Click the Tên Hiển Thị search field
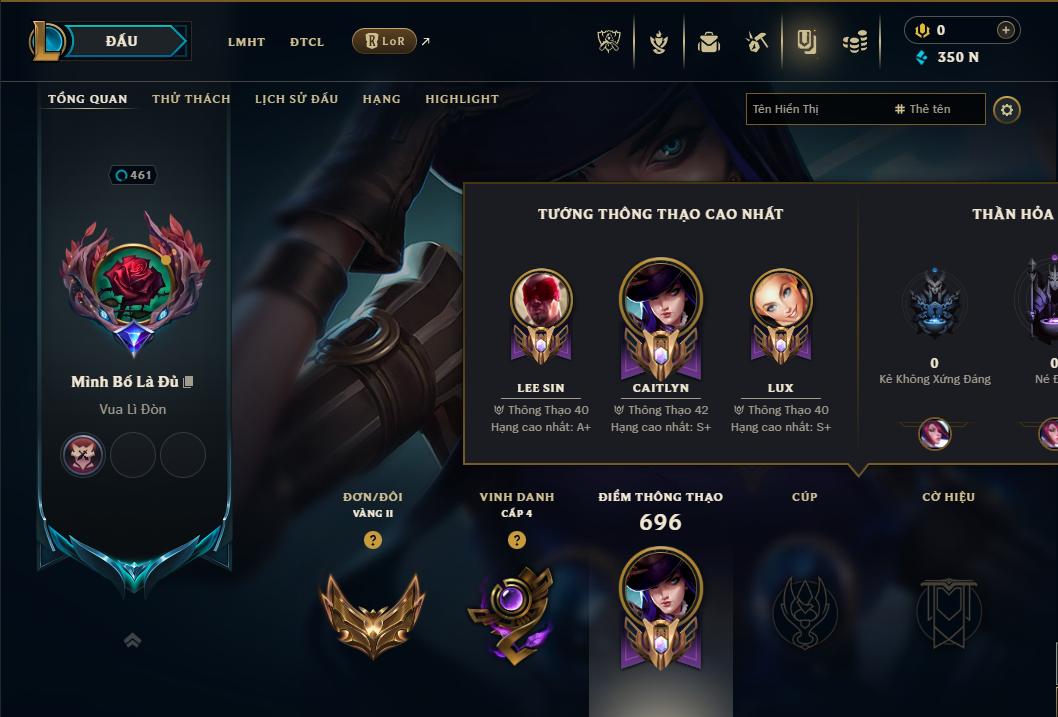 (x=815, y=109)
